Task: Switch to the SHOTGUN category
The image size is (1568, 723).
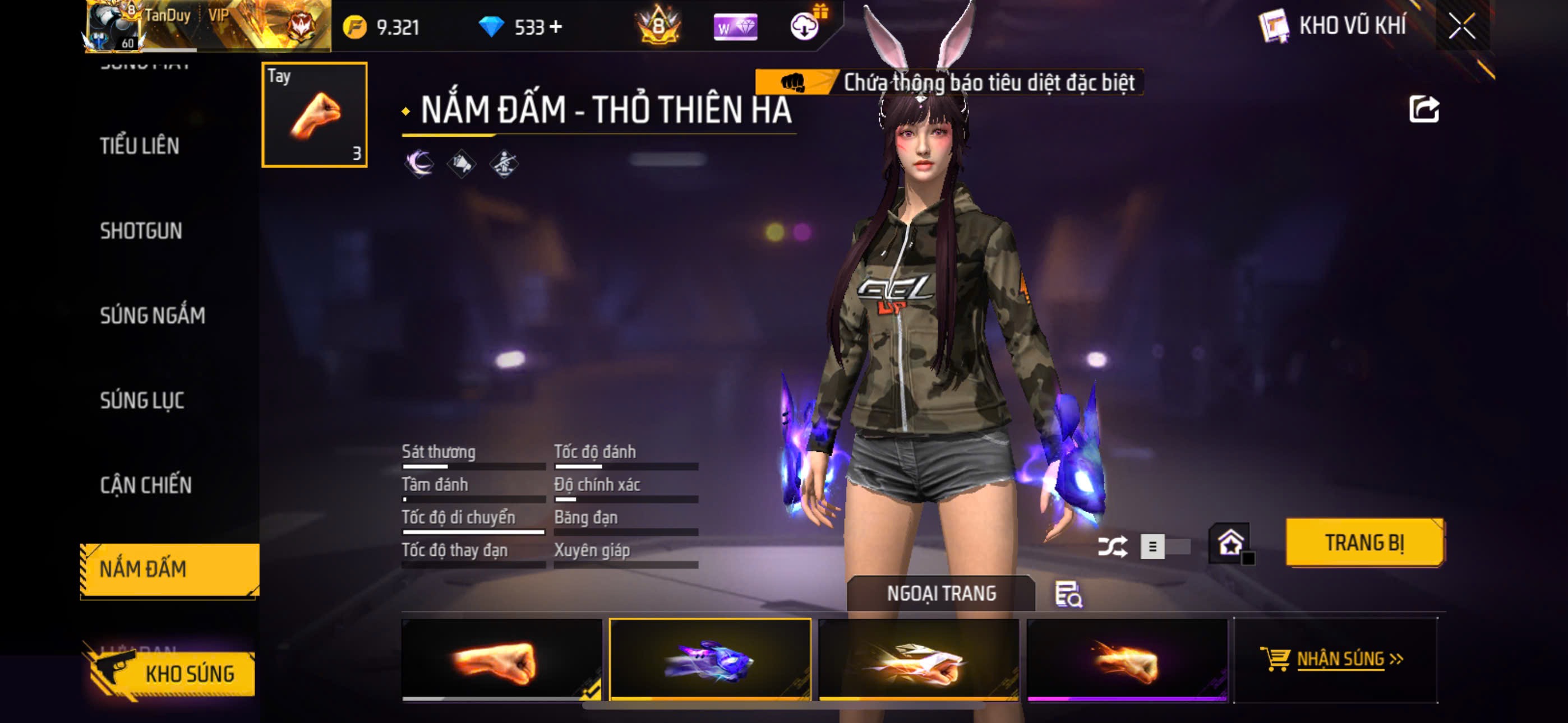Action: pos(141,231)
